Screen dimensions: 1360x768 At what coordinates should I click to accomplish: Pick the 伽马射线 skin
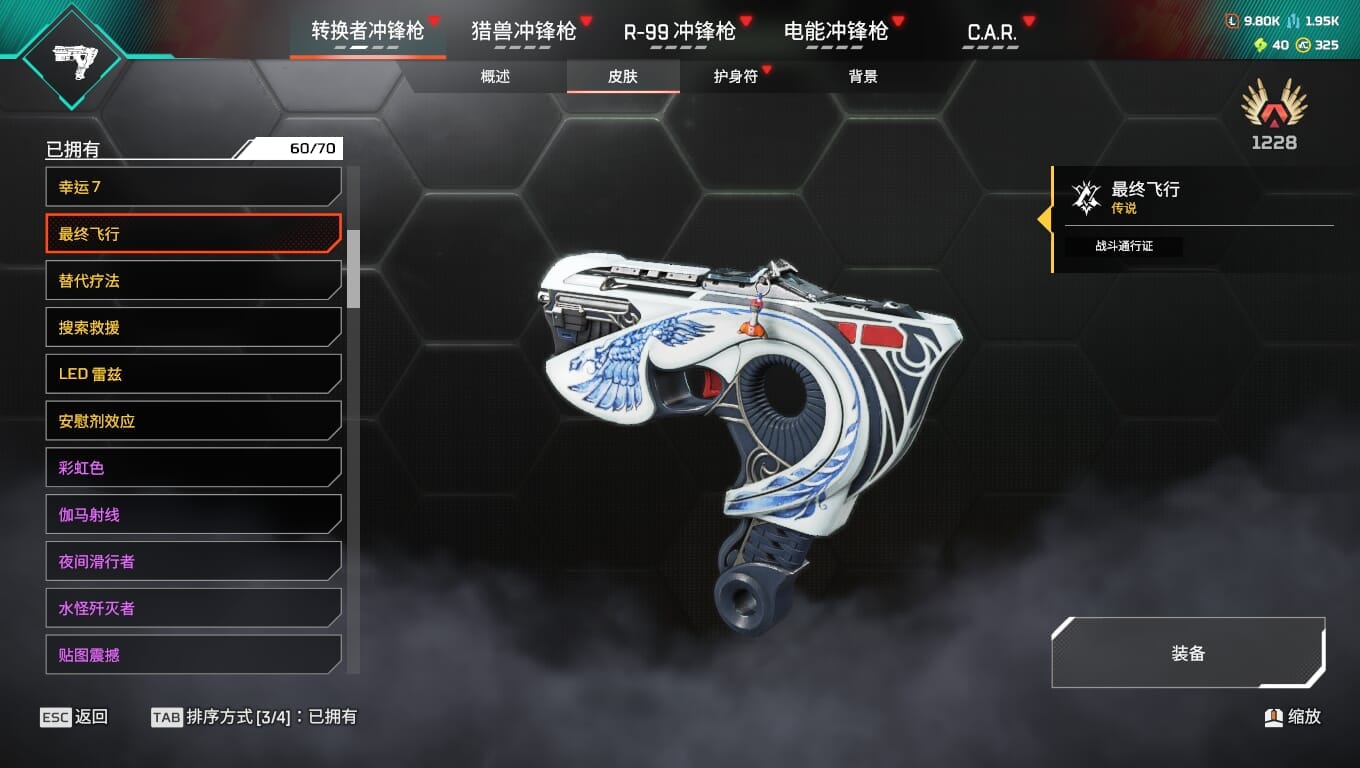pyautogui.click(x=193, y=514)
